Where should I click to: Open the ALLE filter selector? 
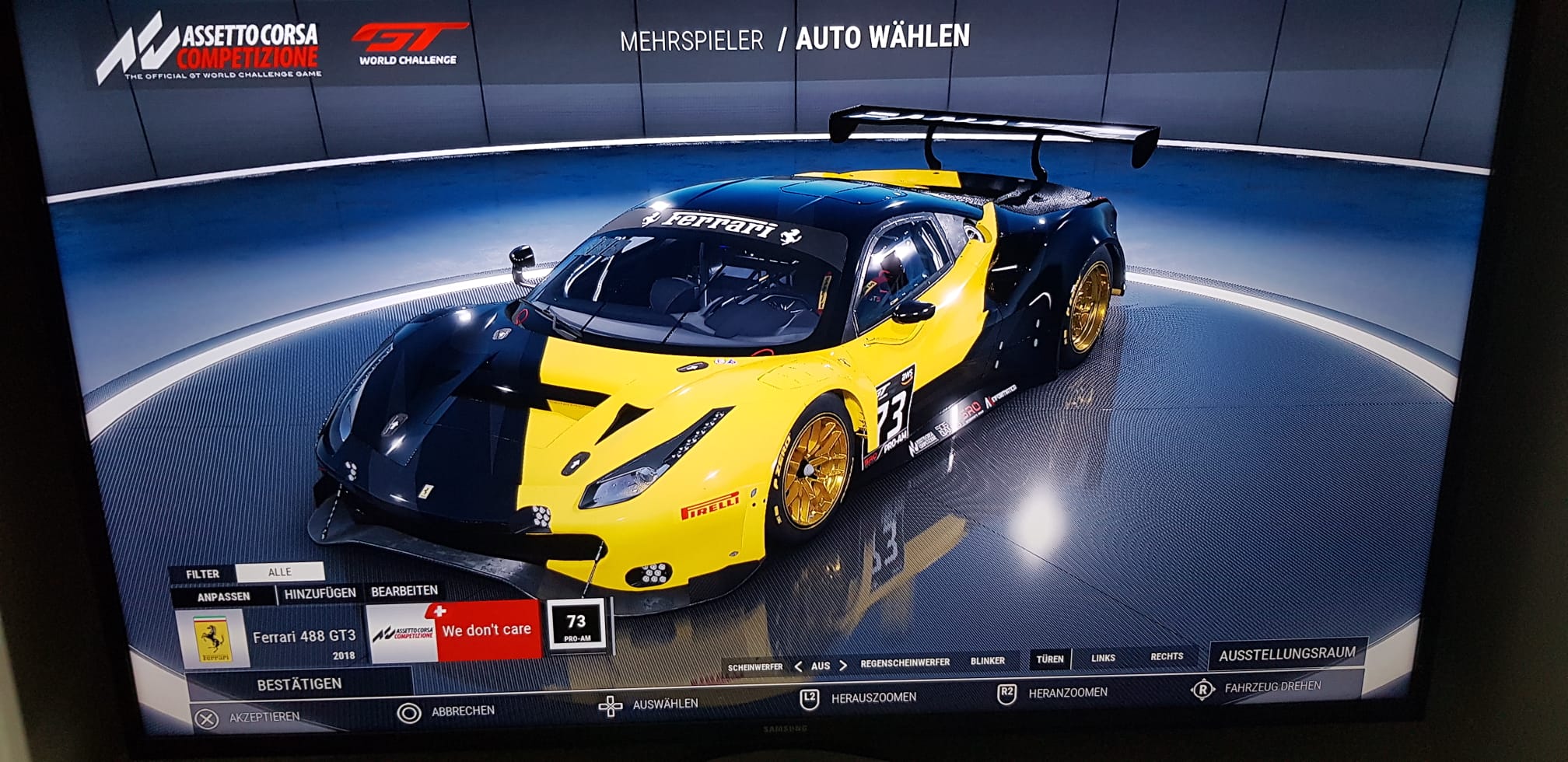(279, 572)
